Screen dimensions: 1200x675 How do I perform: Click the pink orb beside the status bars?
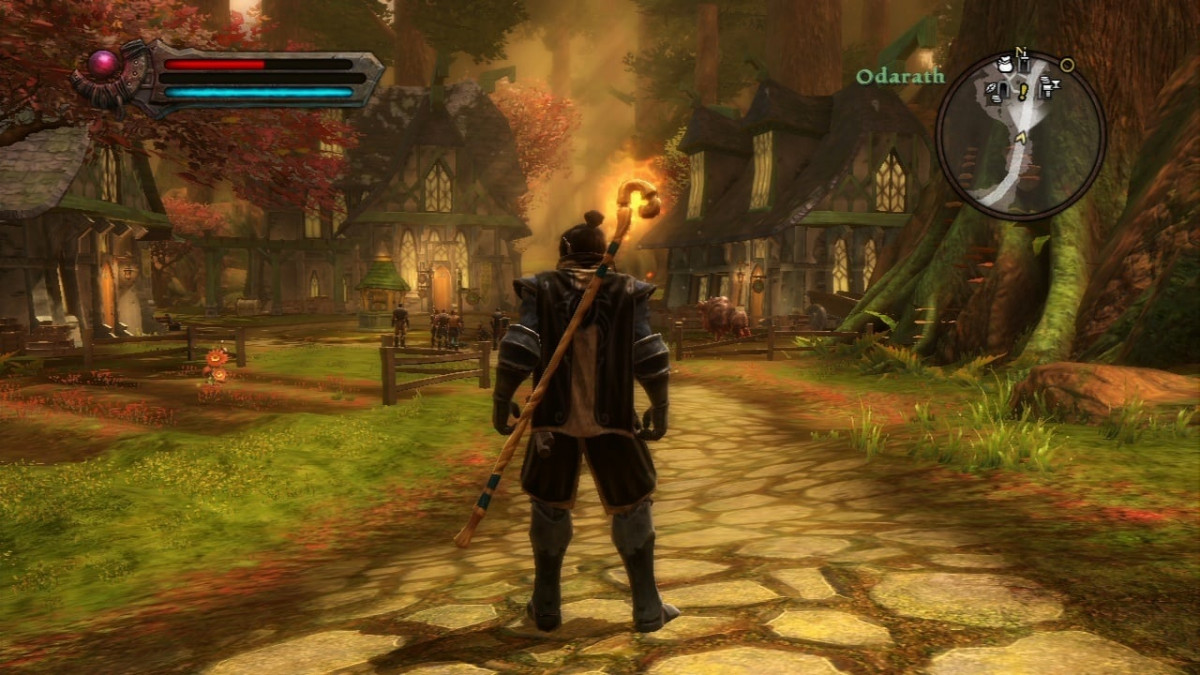click(105, 65)
